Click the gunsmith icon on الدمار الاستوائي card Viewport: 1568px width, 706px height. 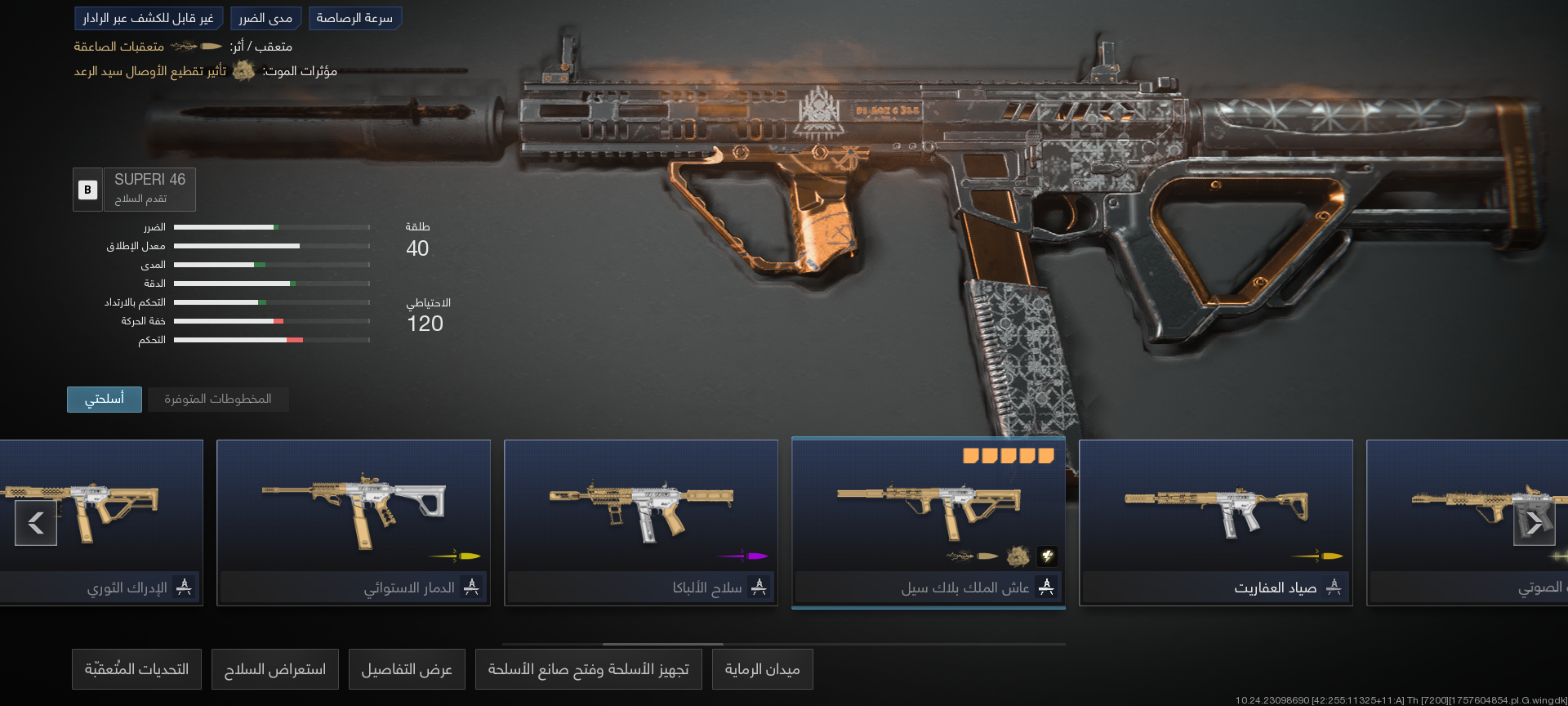(472, 587)
